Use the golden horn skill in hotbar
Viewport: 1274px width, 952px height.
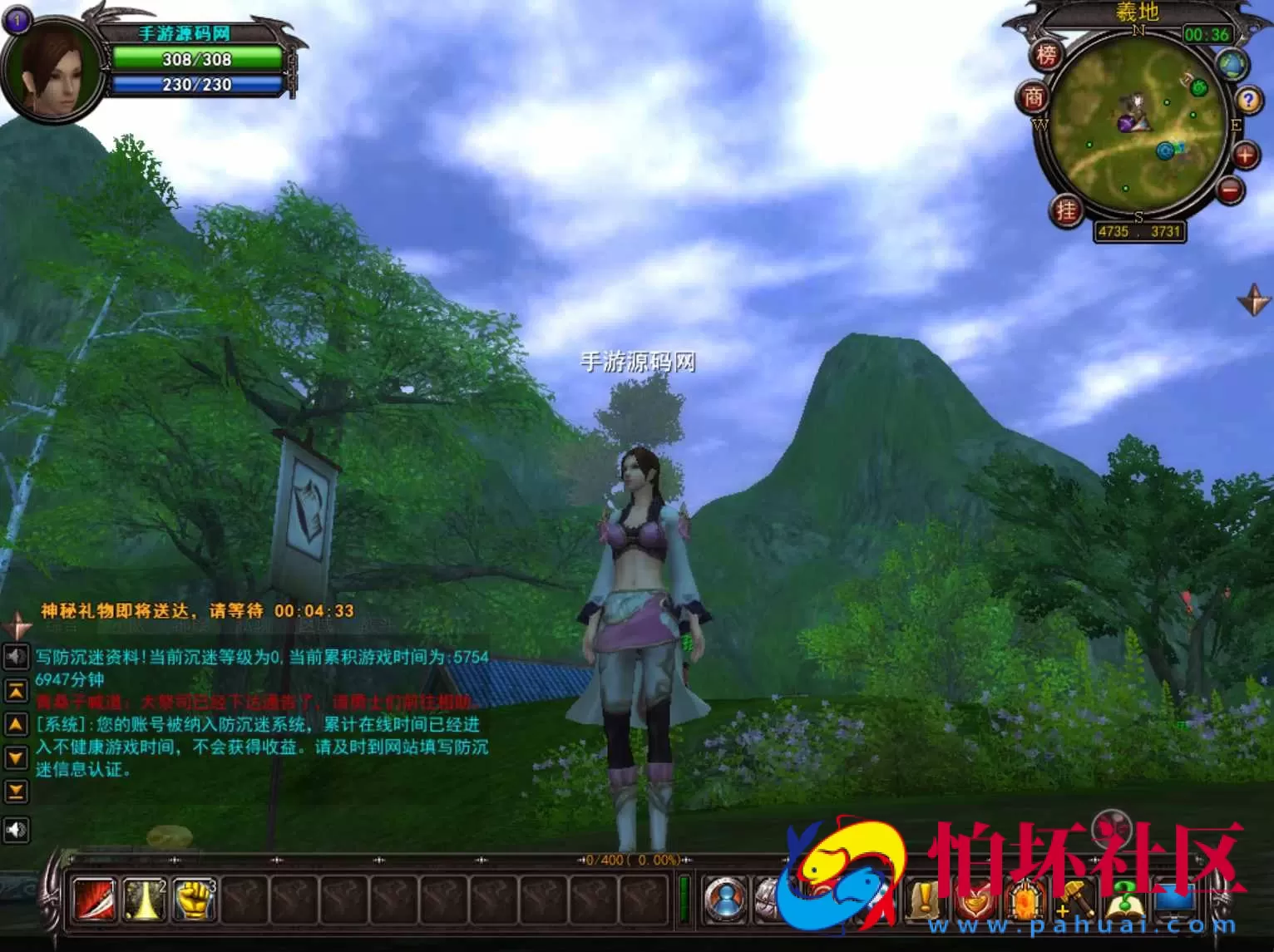click(x=144, y=899)
